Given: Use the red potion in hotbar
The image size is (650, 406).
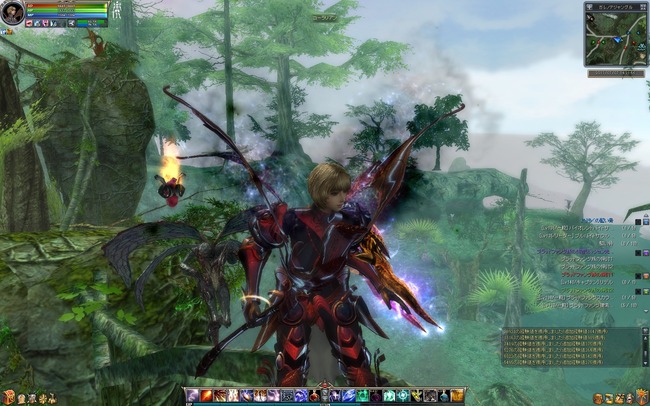Looking at the screenshot, I should (314, 396).
